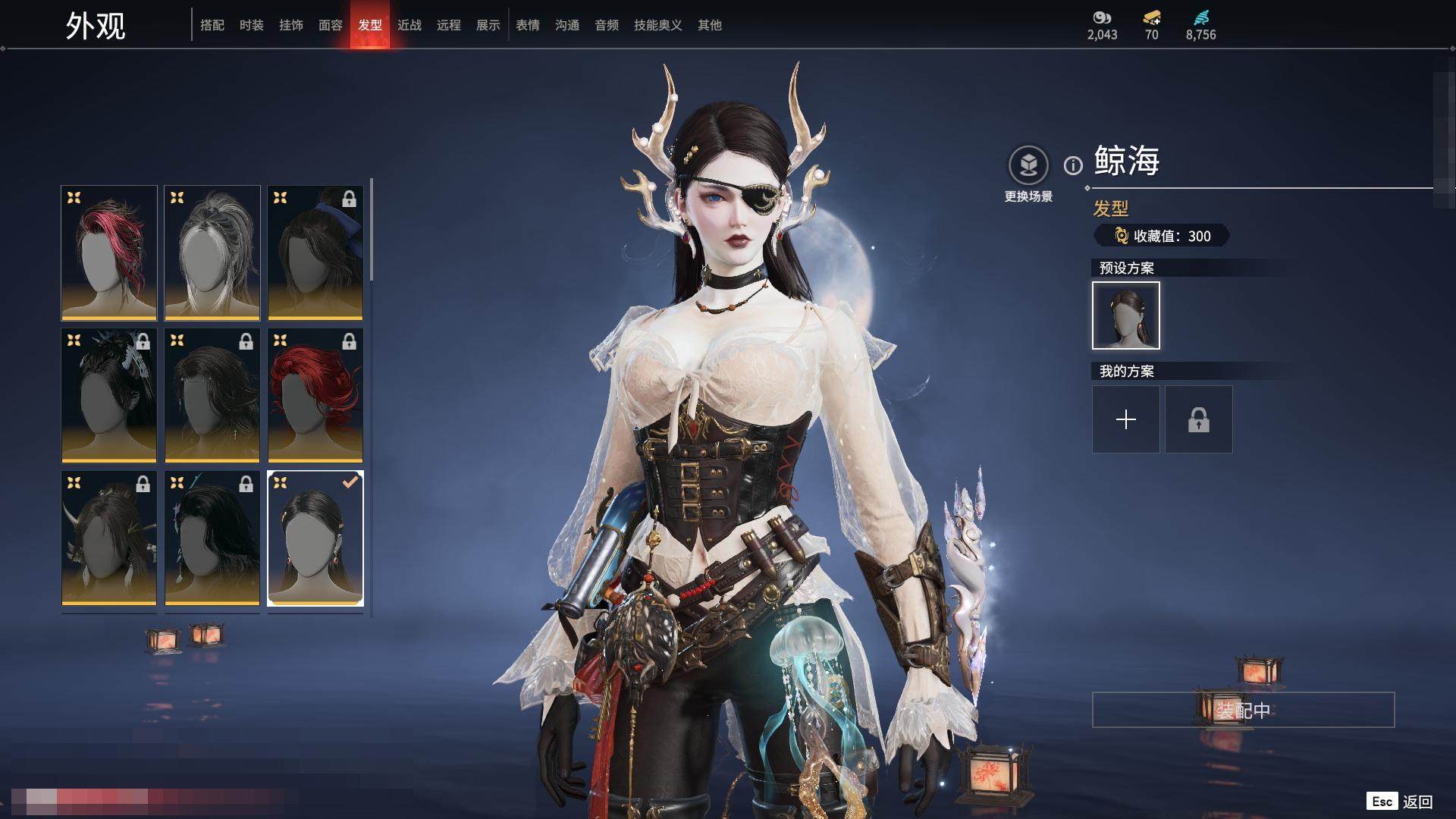Show the 表情 tab
1456x819 pixels.
pyautogui.click(x=528, y=25)
